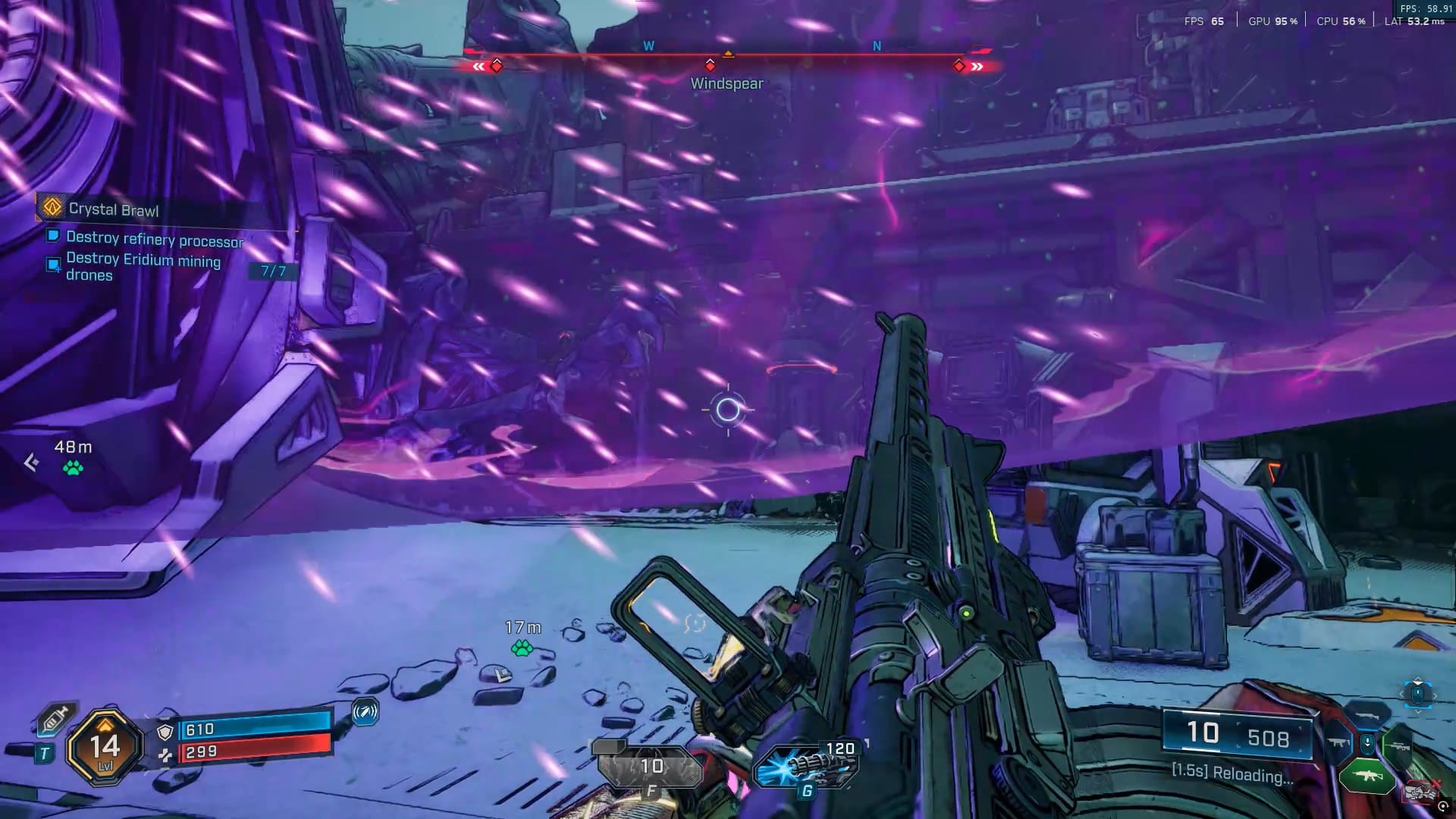Switch to the left SMG weapon slot
The height and width of the screenshot is (819, 1456).
point(1338,743)
